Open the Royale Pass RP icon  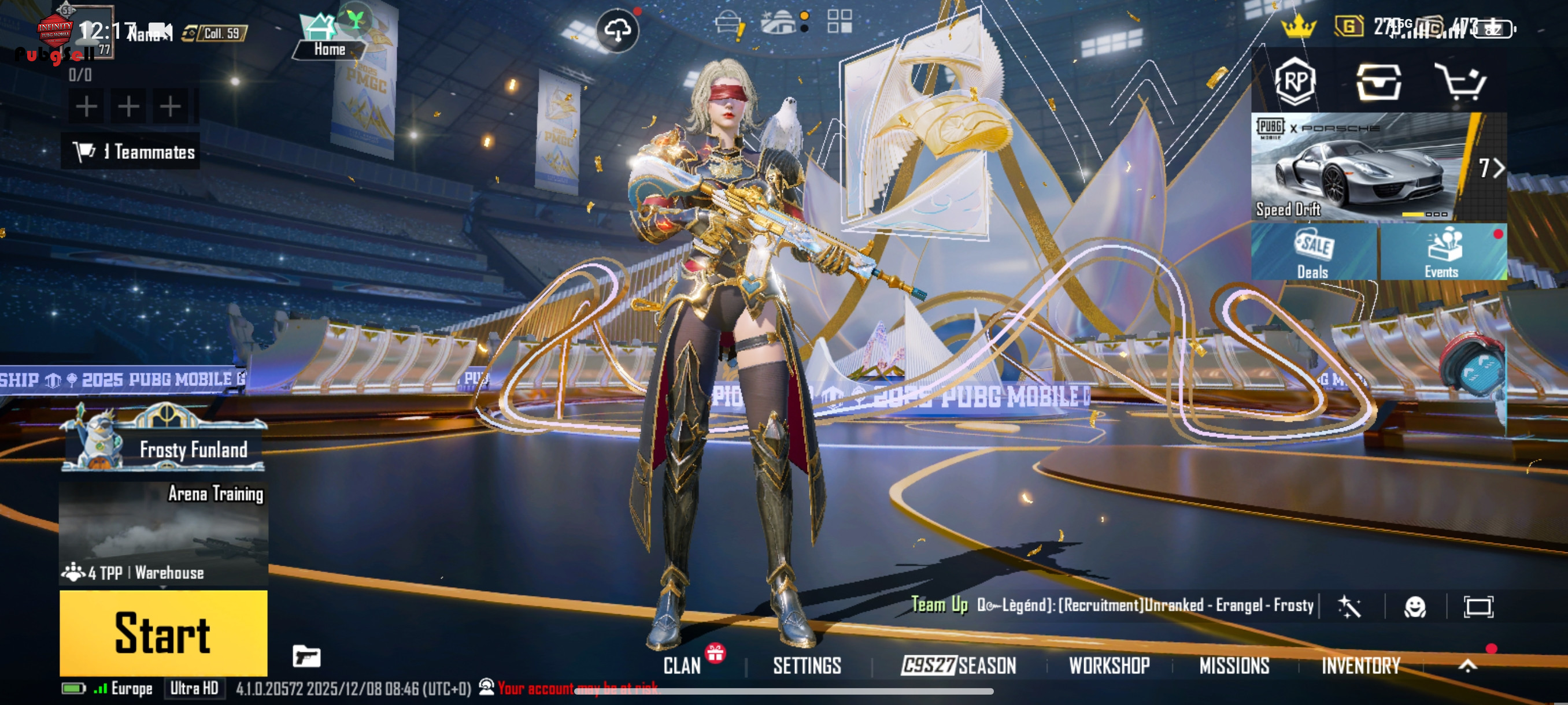(x=1295, y=81)
